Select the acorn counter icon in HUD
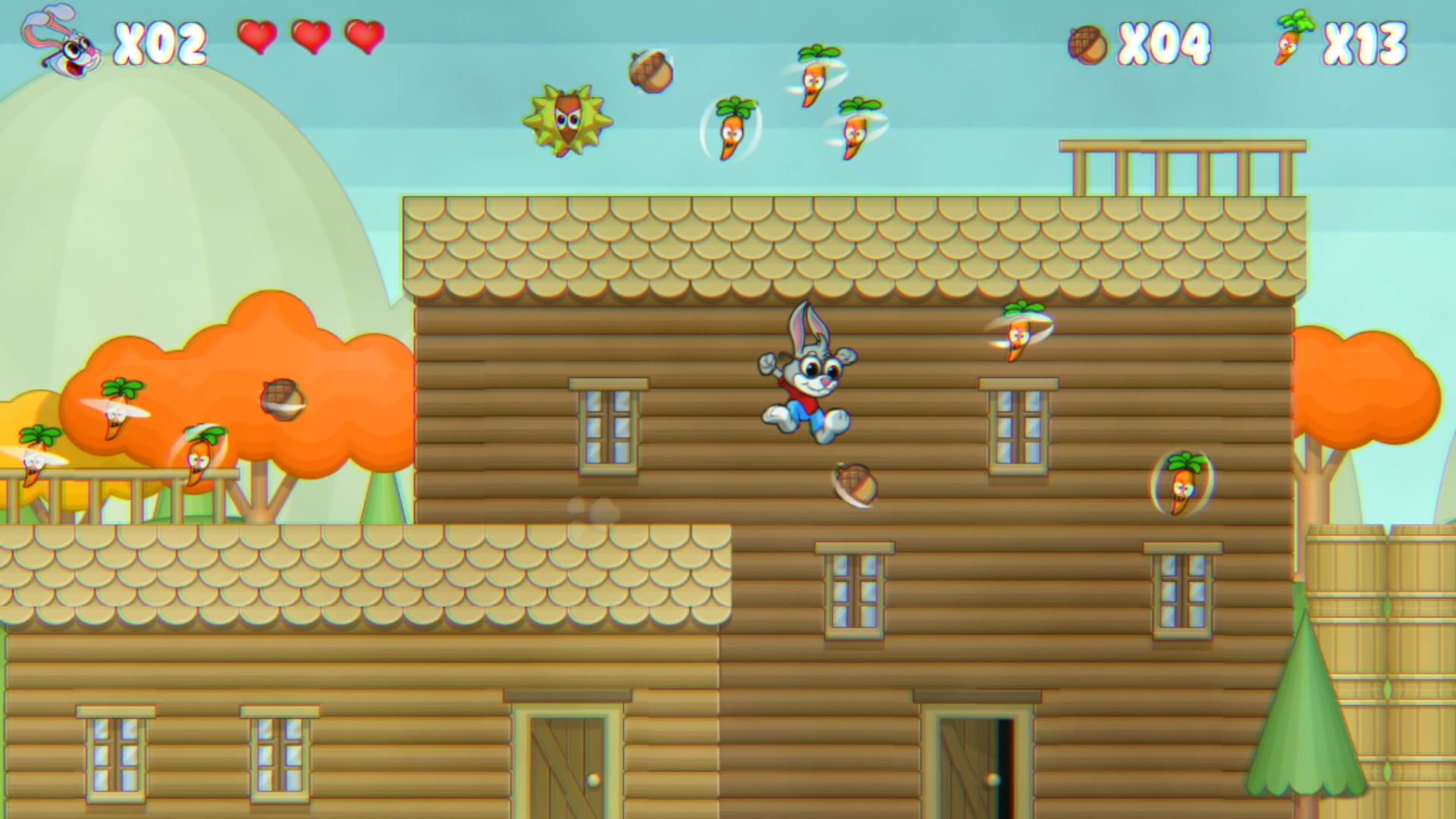Screen dimensions: 1456x819 click(1086, 42)
